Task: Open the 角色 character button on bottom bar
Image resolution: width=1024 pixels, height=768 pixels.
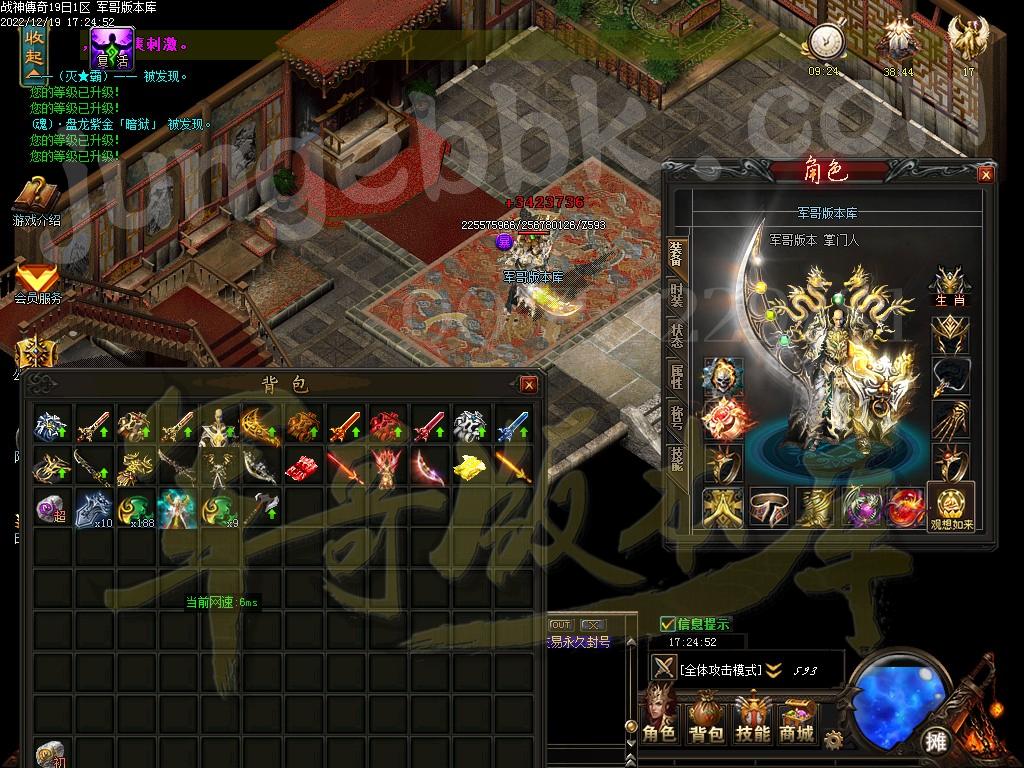Action: coord(659,720)
